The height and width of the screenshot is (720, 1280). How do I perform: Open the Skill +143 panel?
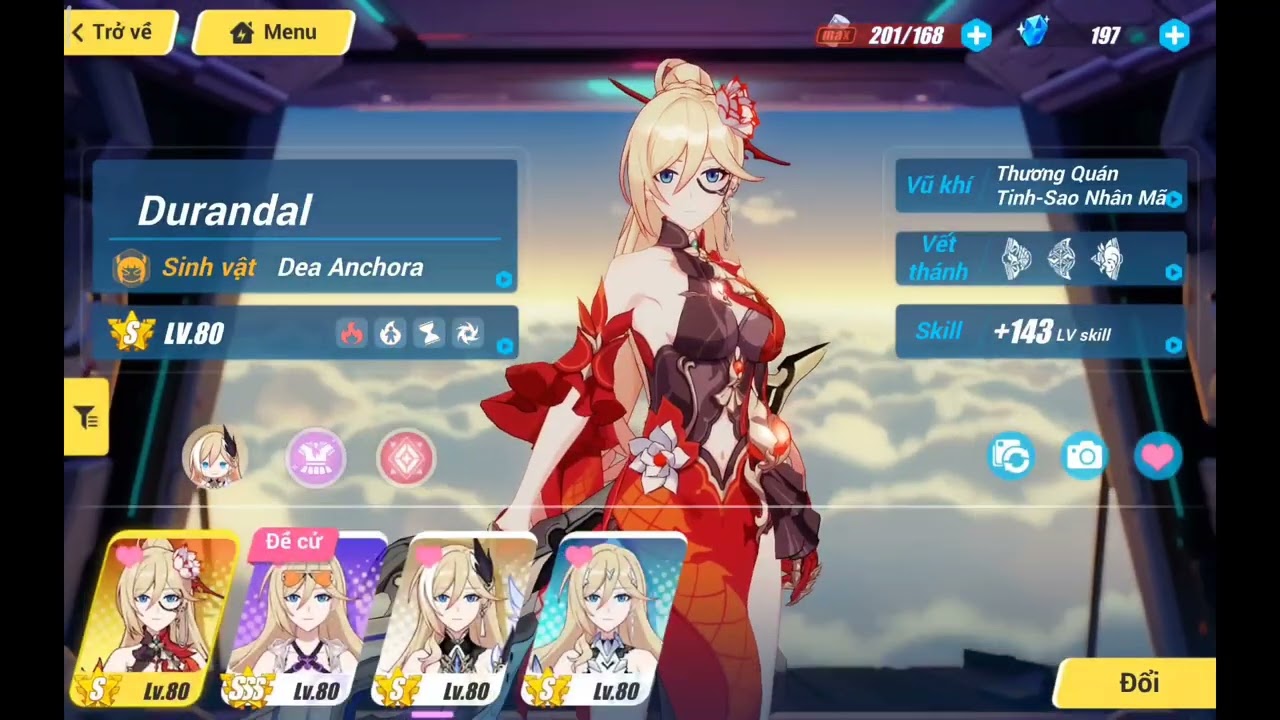(1040, 332)
